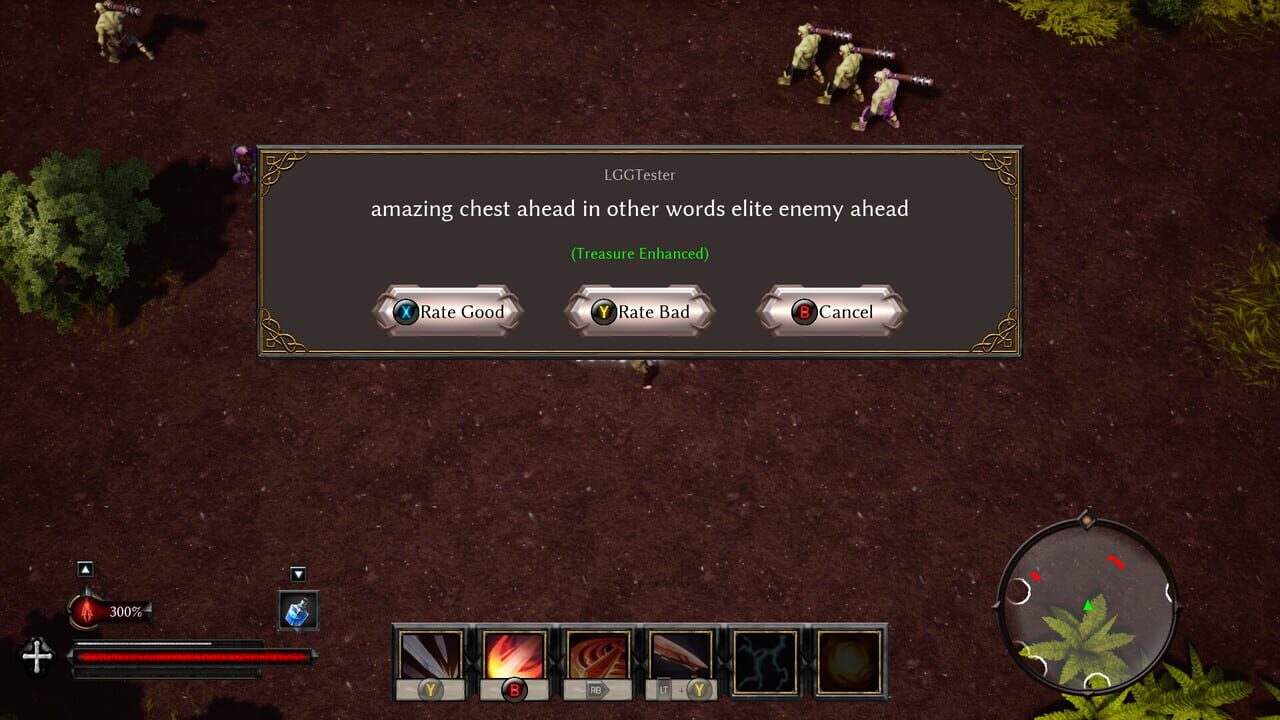Click the LGGTester author name label
The width and height of the screenshot is (1280, 720).
640,175
